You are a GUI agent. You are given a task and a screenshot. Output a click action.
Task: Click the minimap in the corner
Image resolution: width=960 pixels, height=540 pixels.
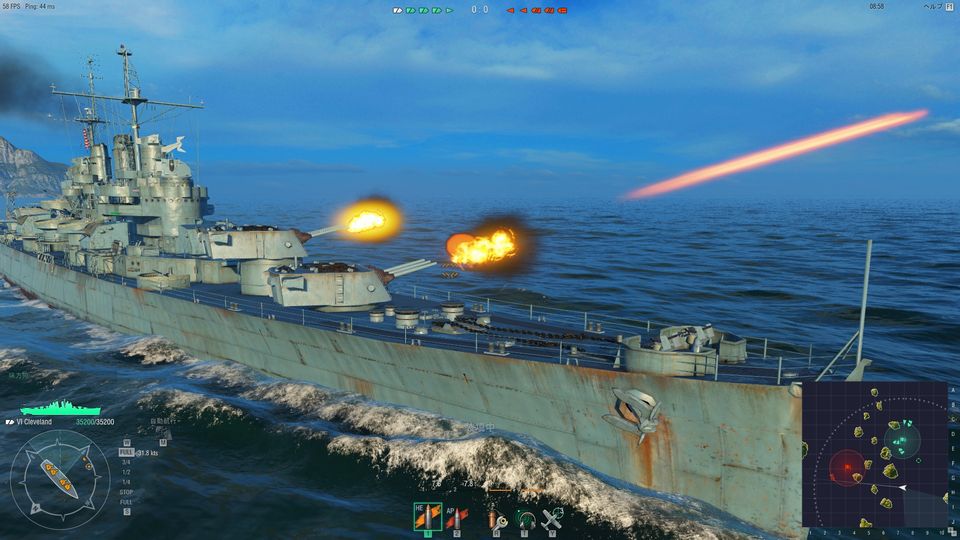click(874, 453)
